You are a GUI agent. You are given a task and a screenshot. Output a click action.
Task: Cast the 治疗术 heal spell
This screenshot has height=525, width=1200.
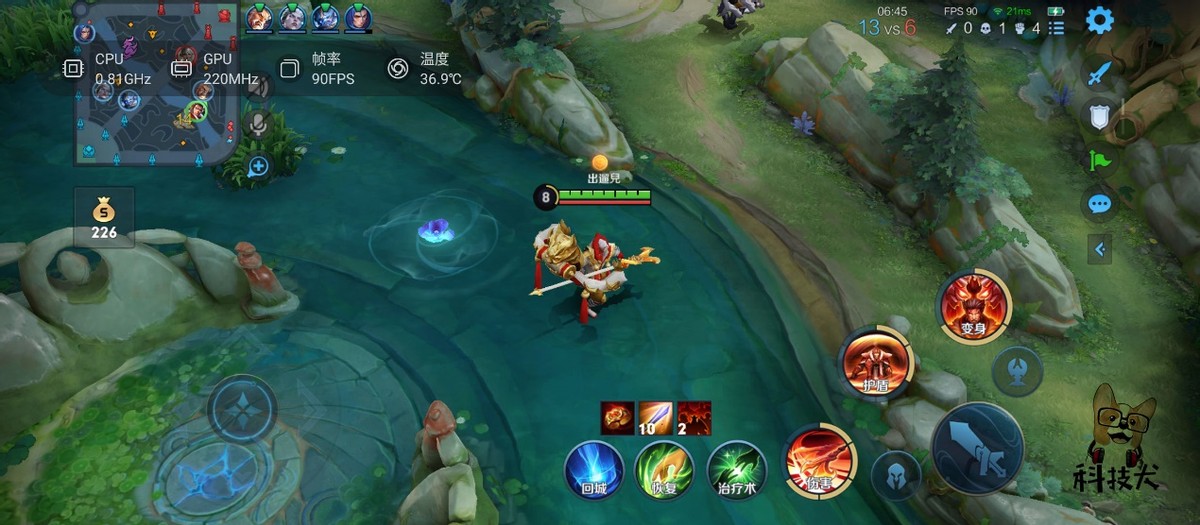coord(737,469)
